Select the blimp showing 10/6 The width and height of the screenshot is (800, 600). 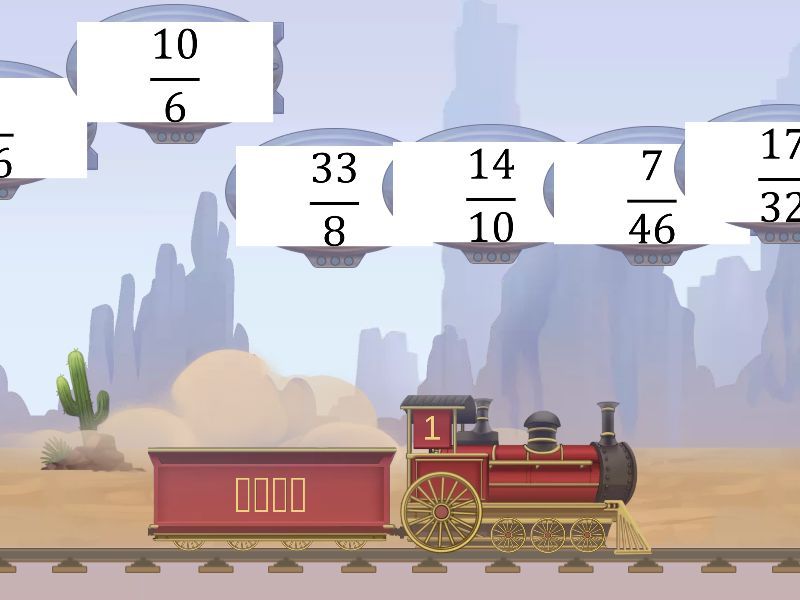click(175, 74)
